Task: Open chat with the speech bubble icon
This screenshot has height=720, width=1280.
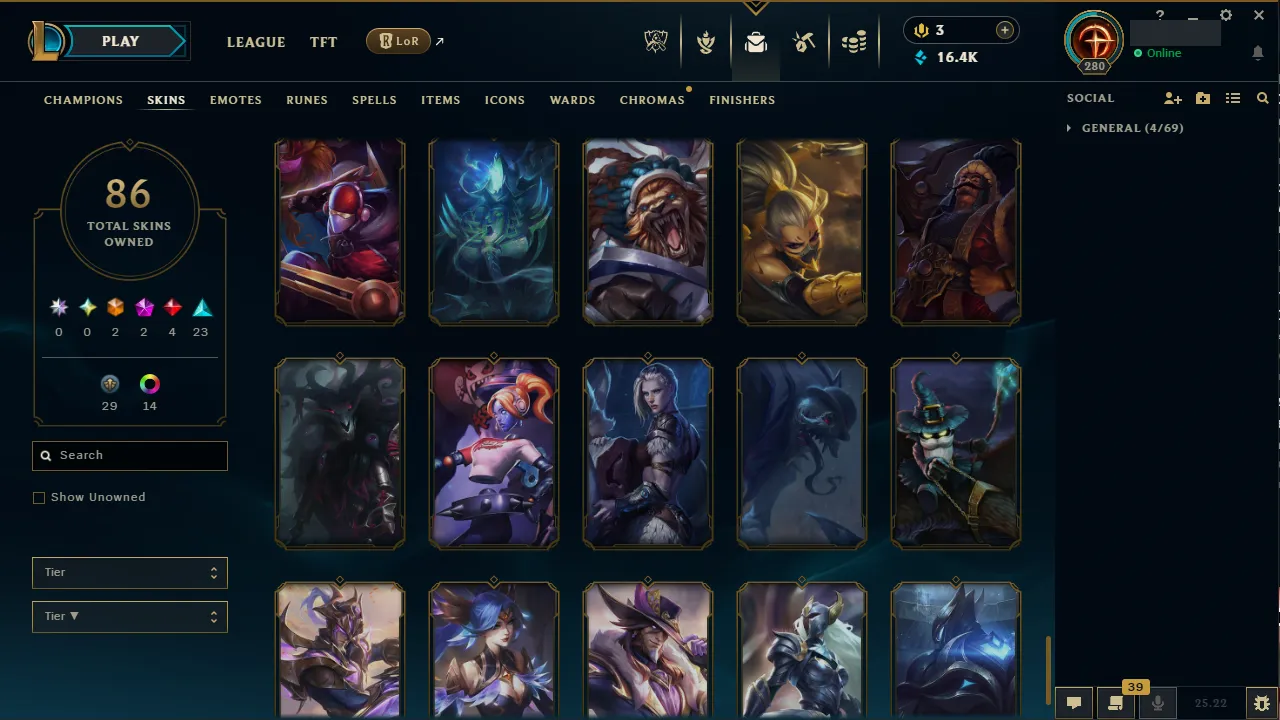Action: pyautogui.click(x=1074, y=702)
